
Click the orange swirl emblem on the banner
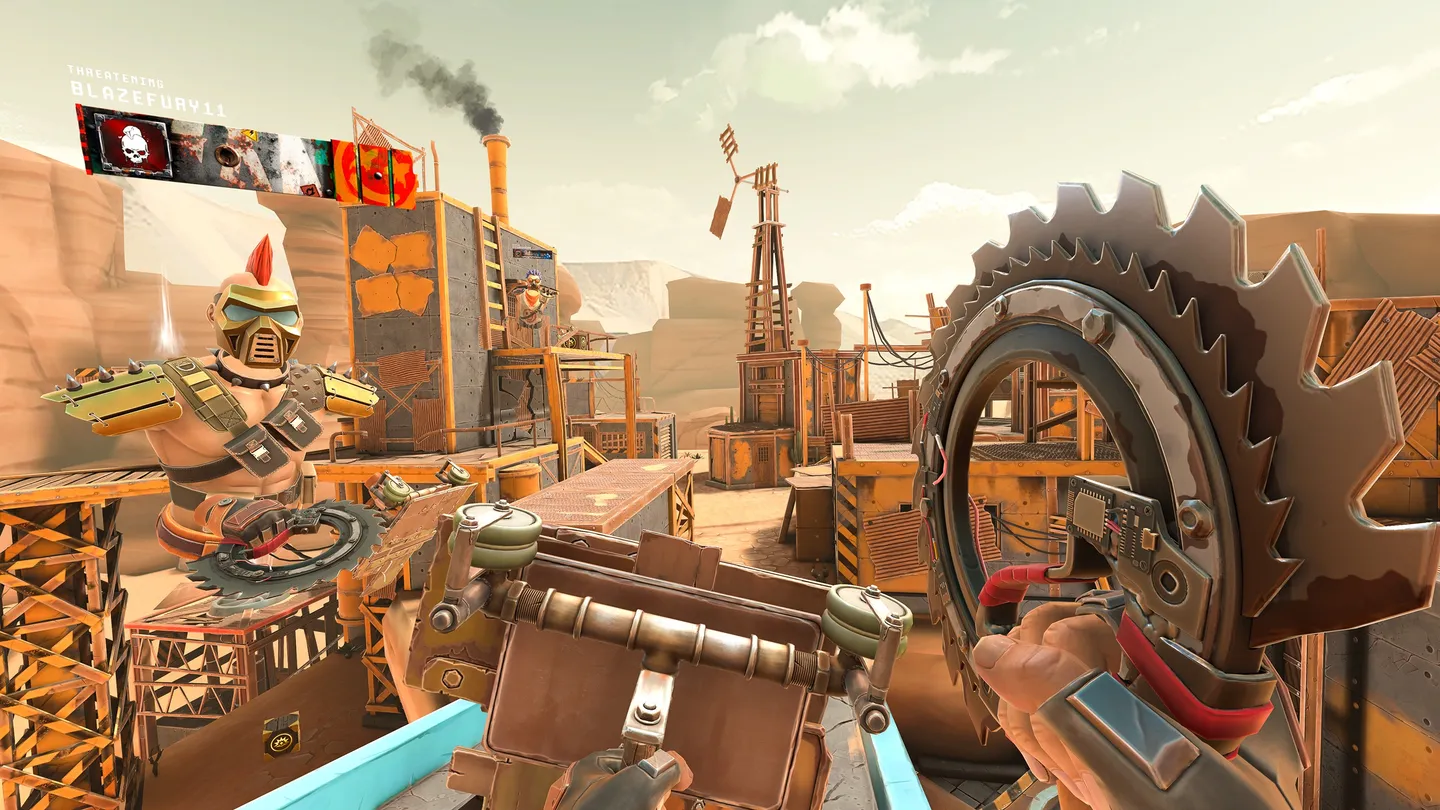coord(375,174)
